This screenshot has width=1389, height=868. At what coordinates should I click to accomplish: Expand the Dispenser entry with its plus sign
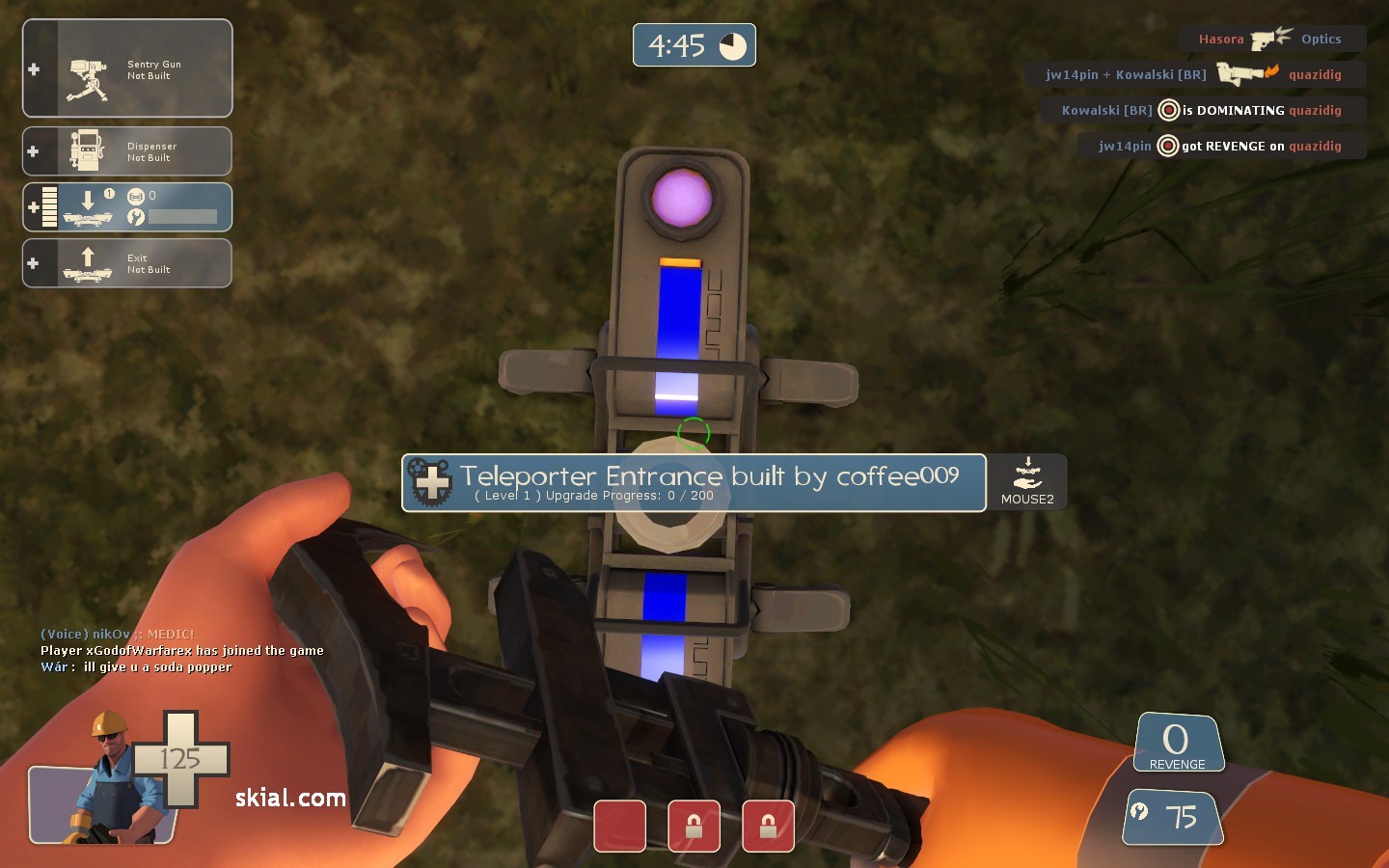pyautogui.click(x=34, y=150)
